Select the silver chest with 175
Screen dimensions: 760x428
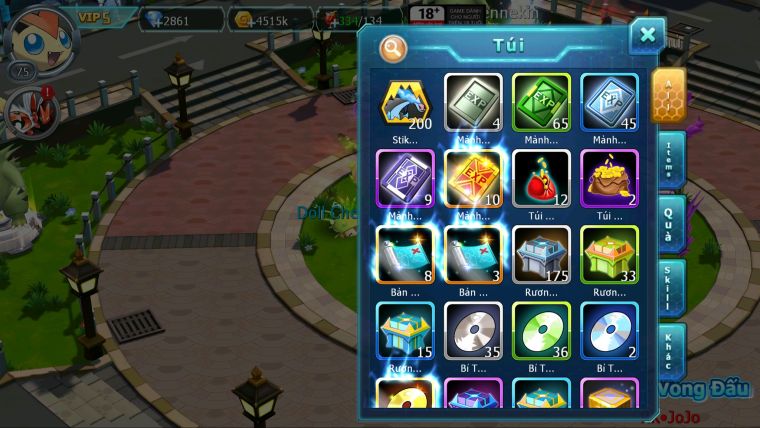pyautogui.click(x=541, y=255)
